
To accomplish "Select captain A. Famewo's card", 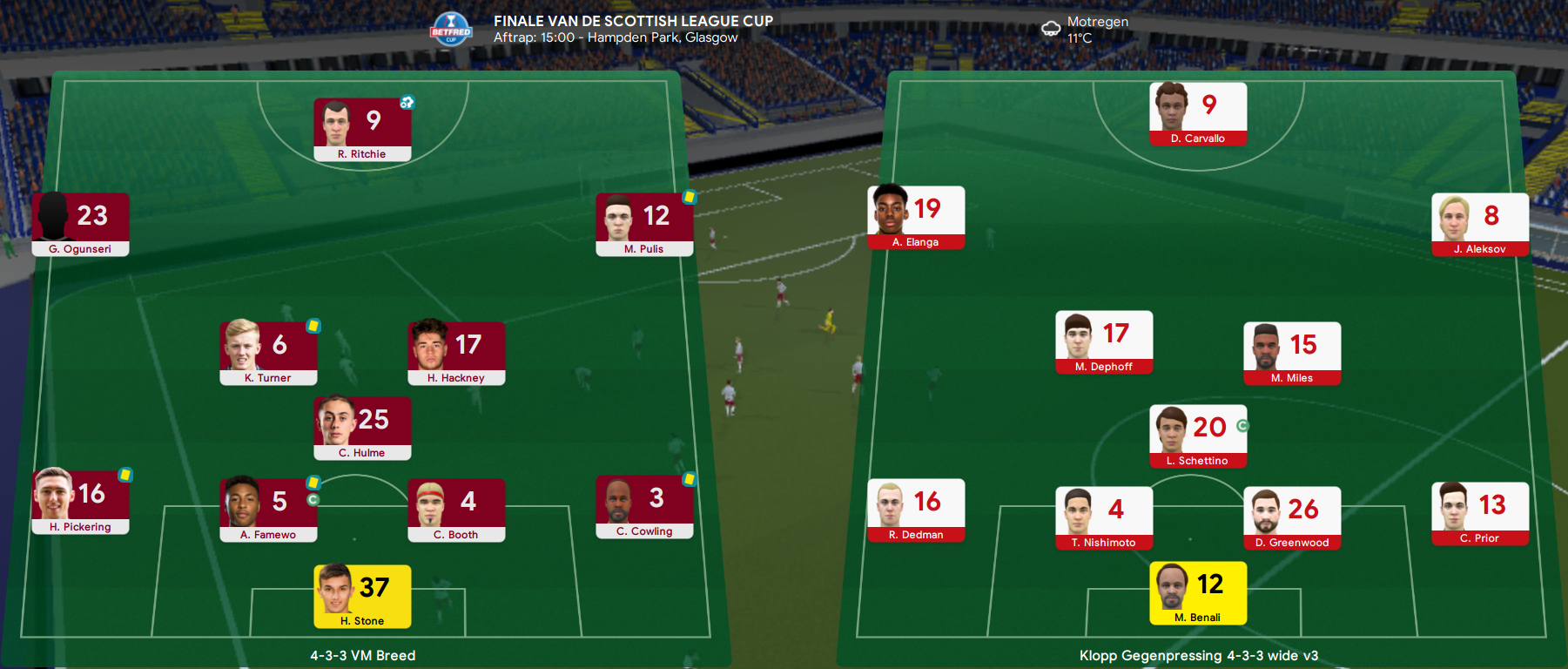I will pyautogui.click(x=268, y=510).
